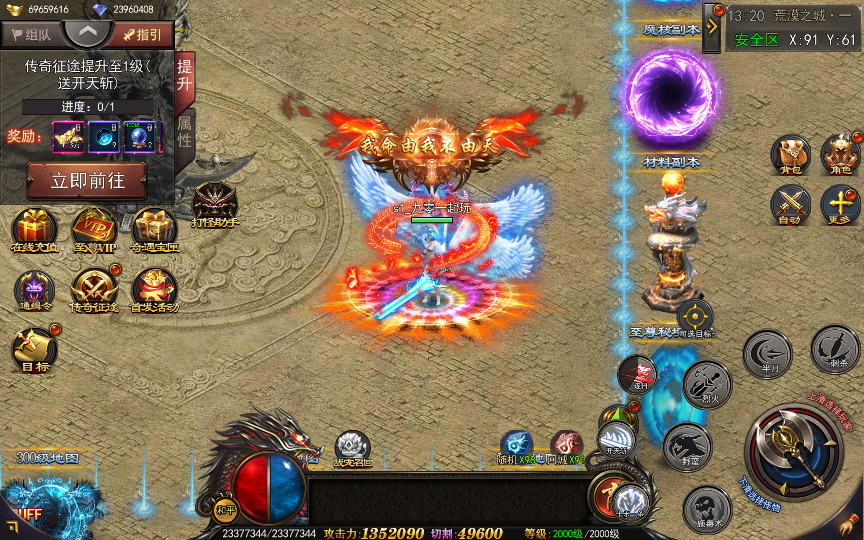The height and width of the screenshot is (540, 864).
Task: Open the 在线大礼 online gift icon
Action: 37,229
